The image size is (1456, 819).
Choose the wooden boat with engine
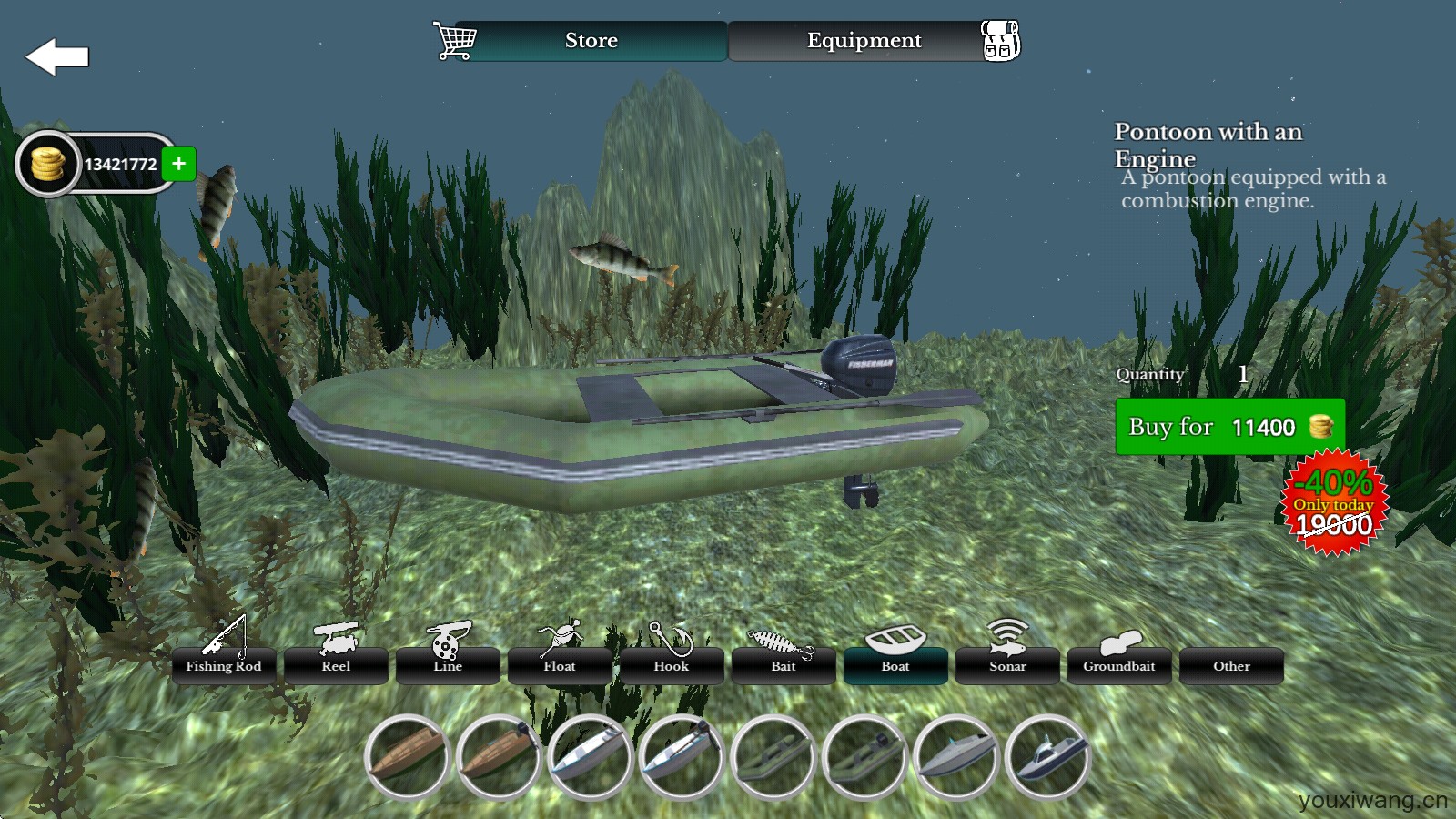click(499, 757)
